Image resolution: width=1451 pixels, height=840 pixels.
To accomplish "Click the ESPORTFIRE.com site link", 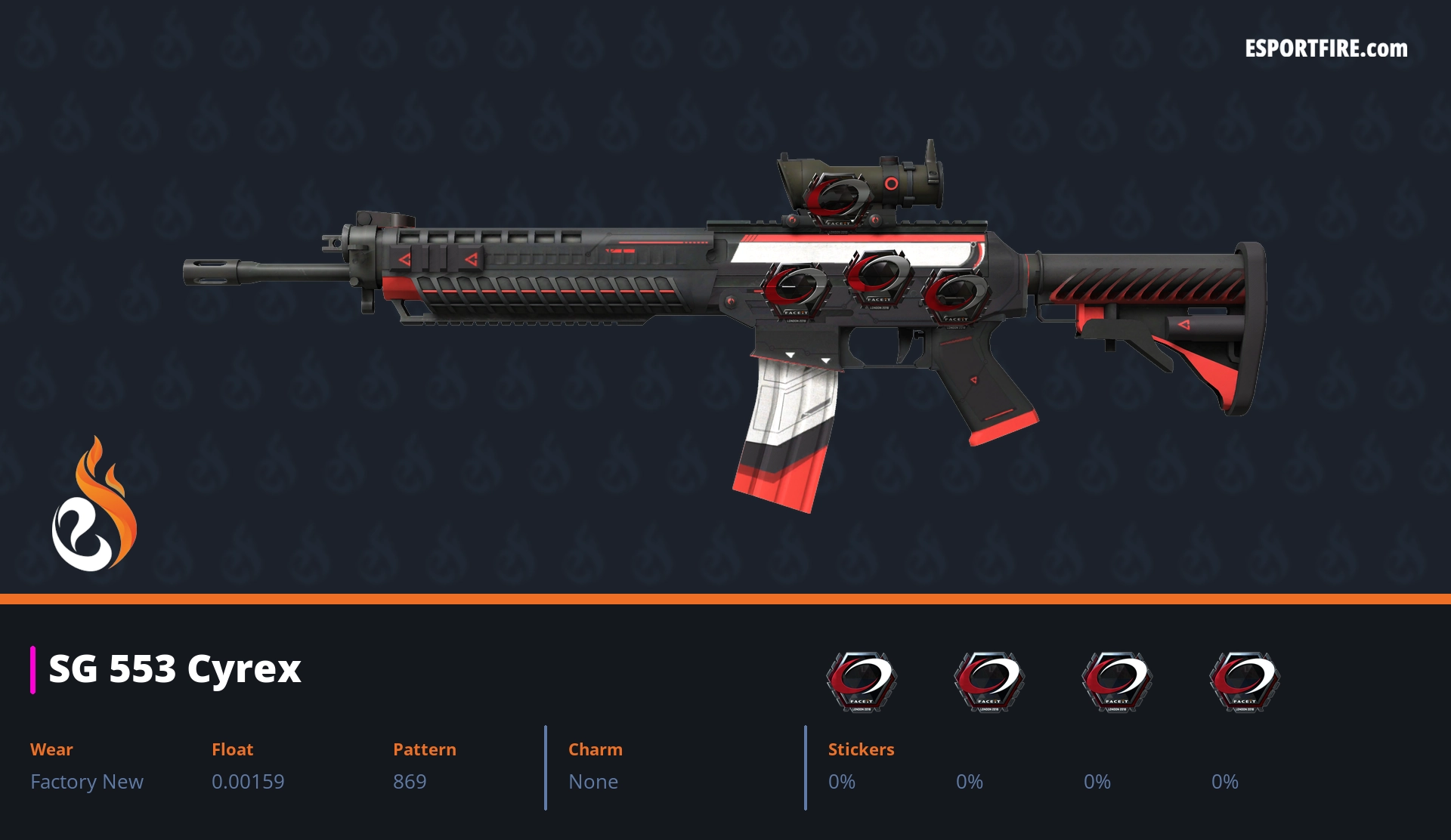I will 1326,49.
